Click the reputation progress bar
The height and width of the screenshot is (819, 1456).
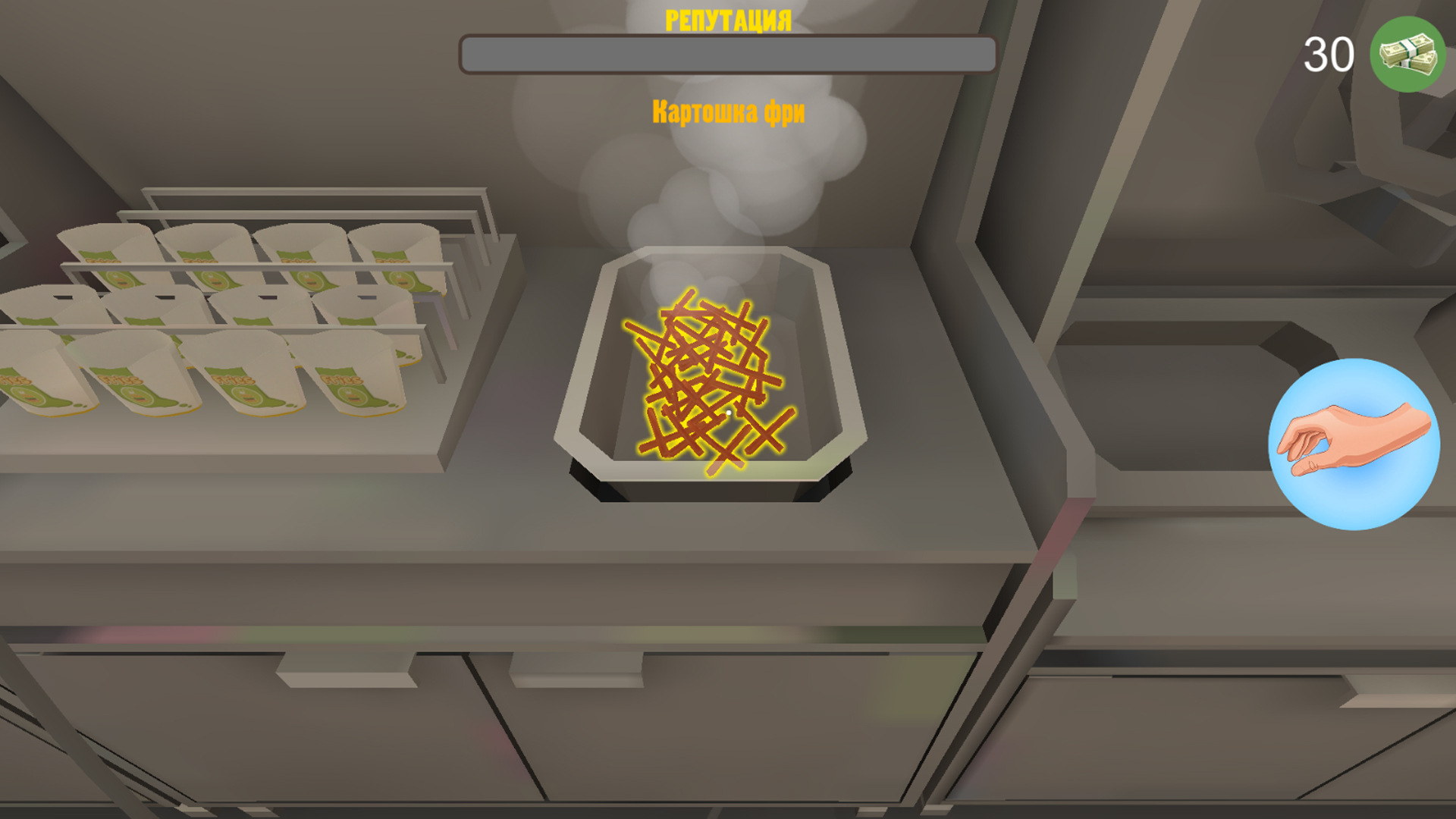(728, 53)
